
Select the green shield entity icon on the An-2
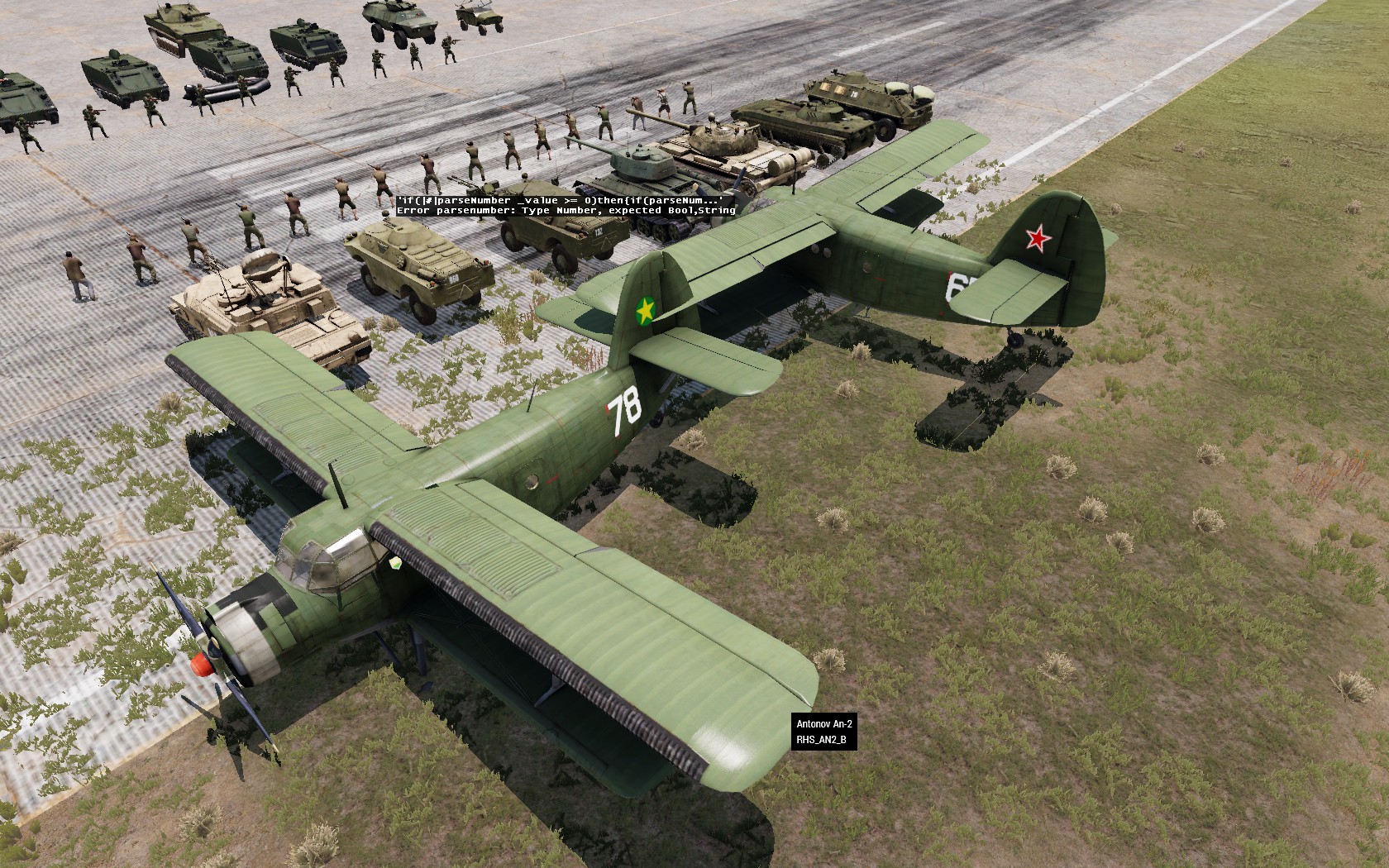click(396, 563)
